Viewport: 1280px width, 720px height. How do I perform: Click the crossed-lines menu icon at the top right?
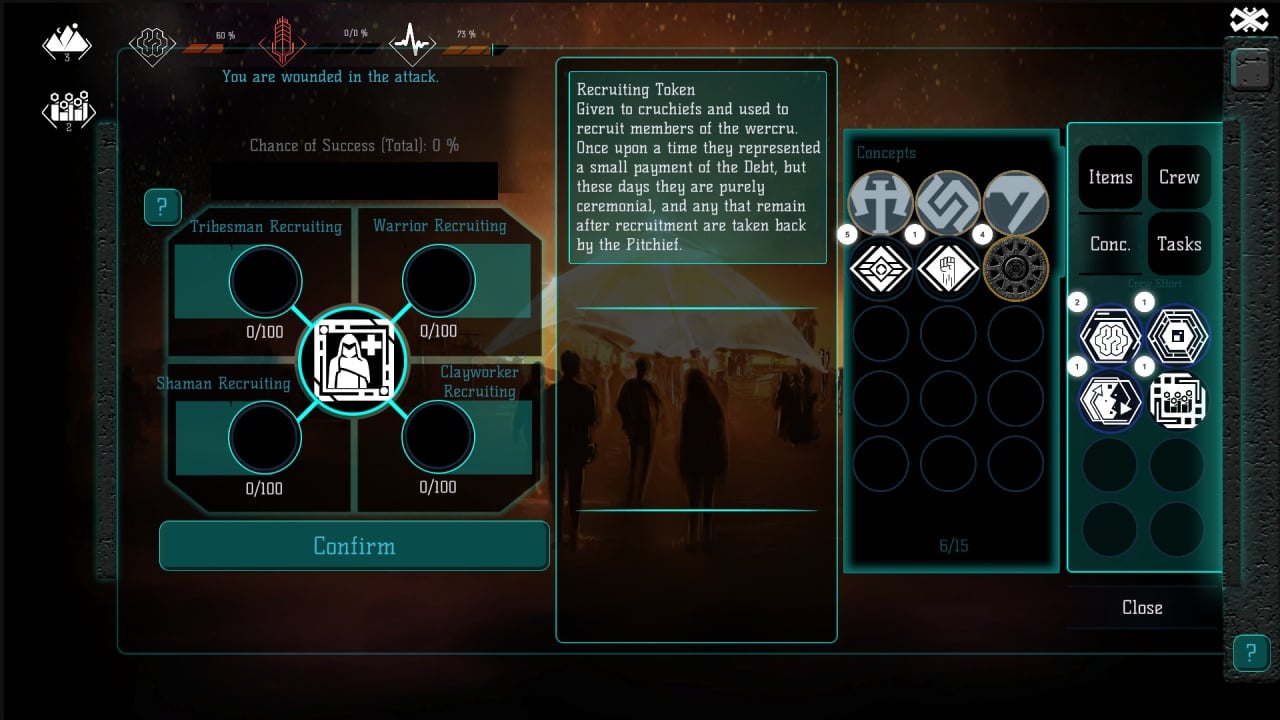(1248, 19)
